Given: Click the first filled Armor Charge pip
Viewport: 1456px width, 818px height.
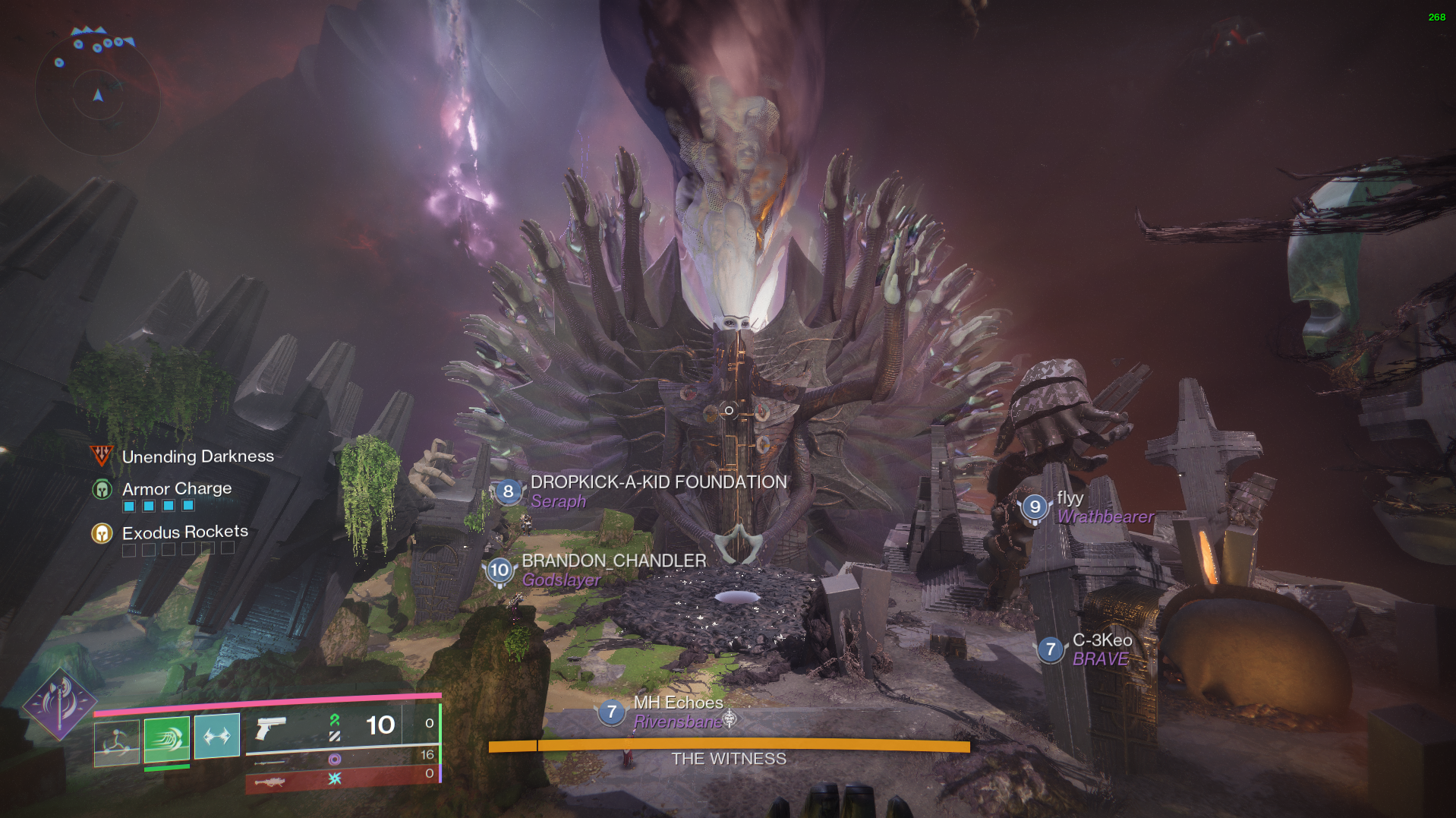Looking at the screenshot, I should coord(129,506).
